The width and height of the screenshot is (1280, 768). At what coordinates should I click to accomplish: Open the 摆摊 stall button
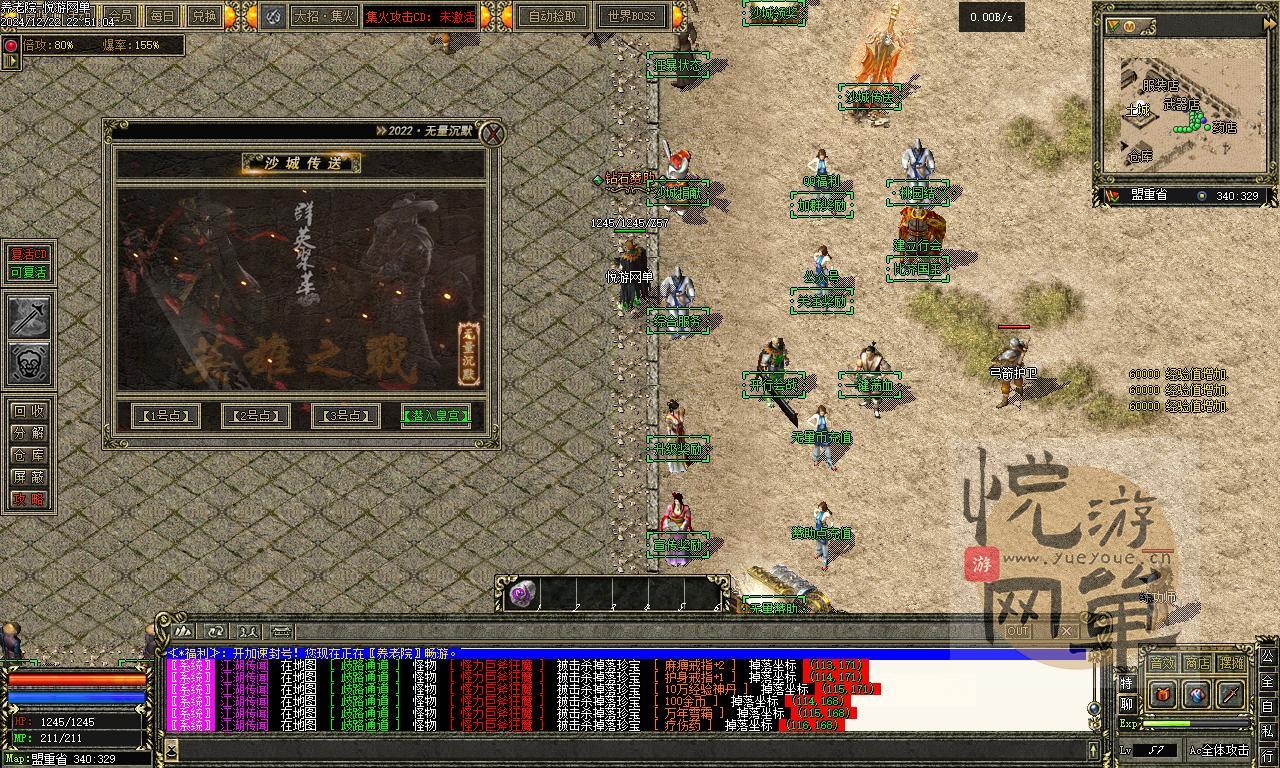(x=1232, y=663)
